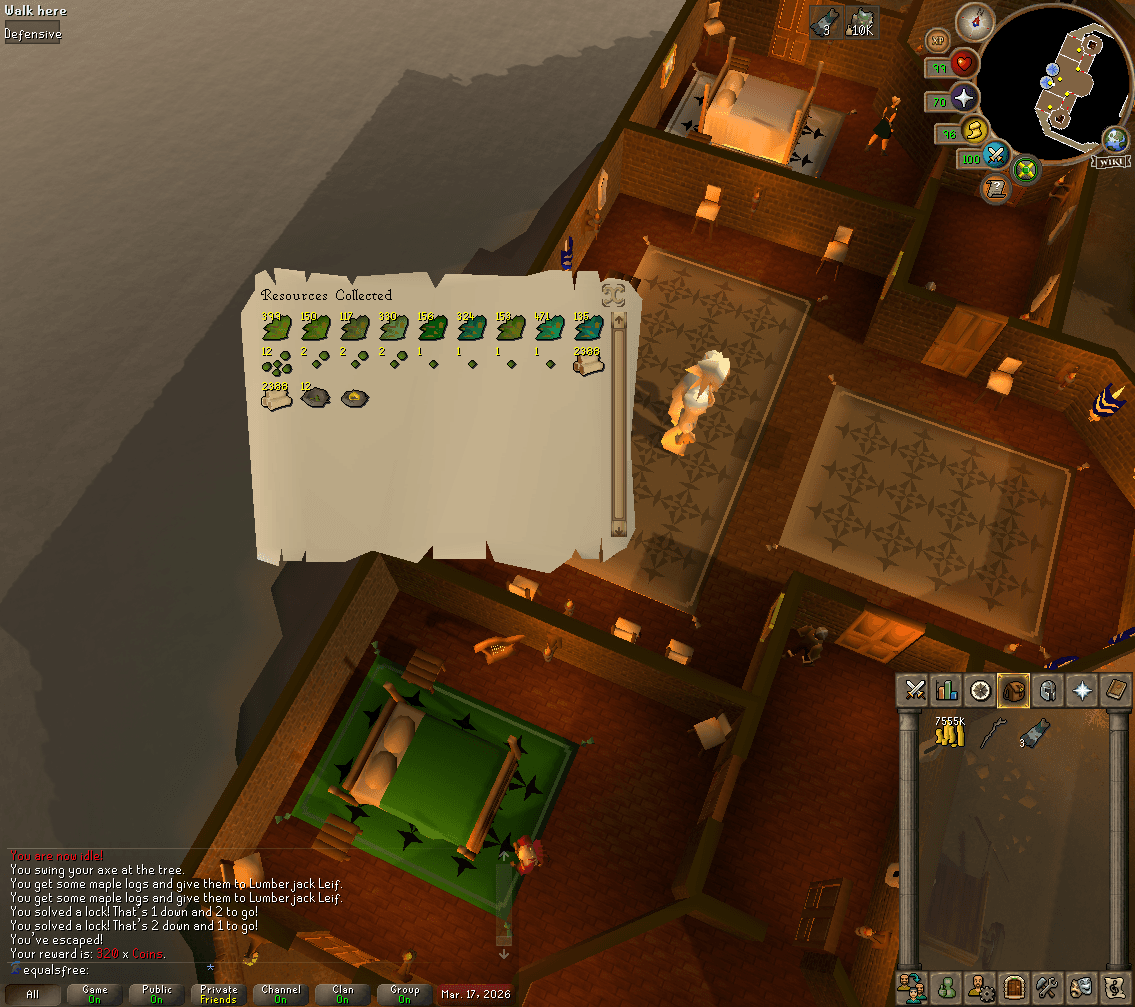Screen dimensions: 1135x1007
Task: Select the coins stack in inventory
Action: coord(949,735)
